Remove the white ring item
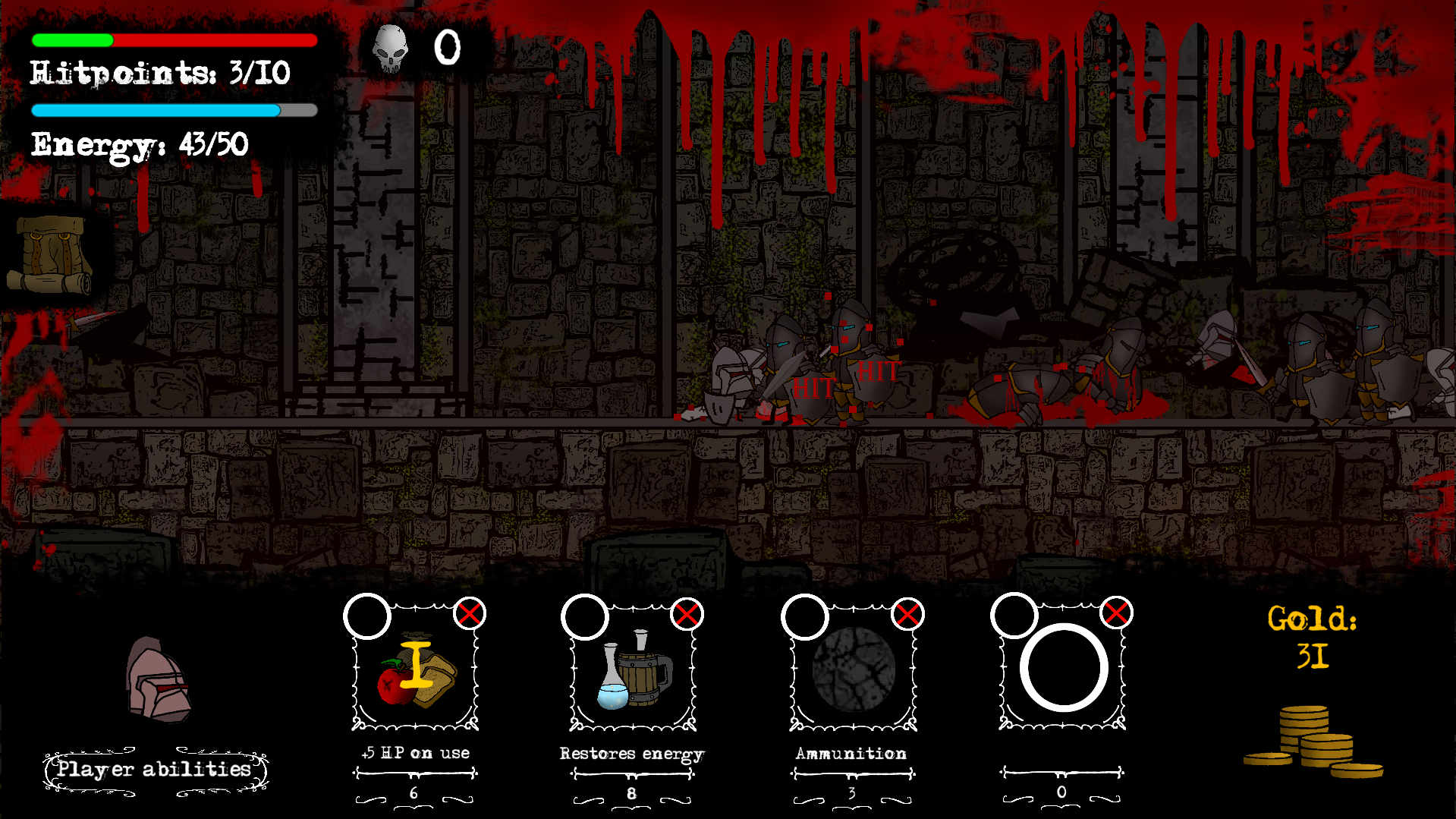The height and width of the screenshot is (819, 1456). [1116, 613]
